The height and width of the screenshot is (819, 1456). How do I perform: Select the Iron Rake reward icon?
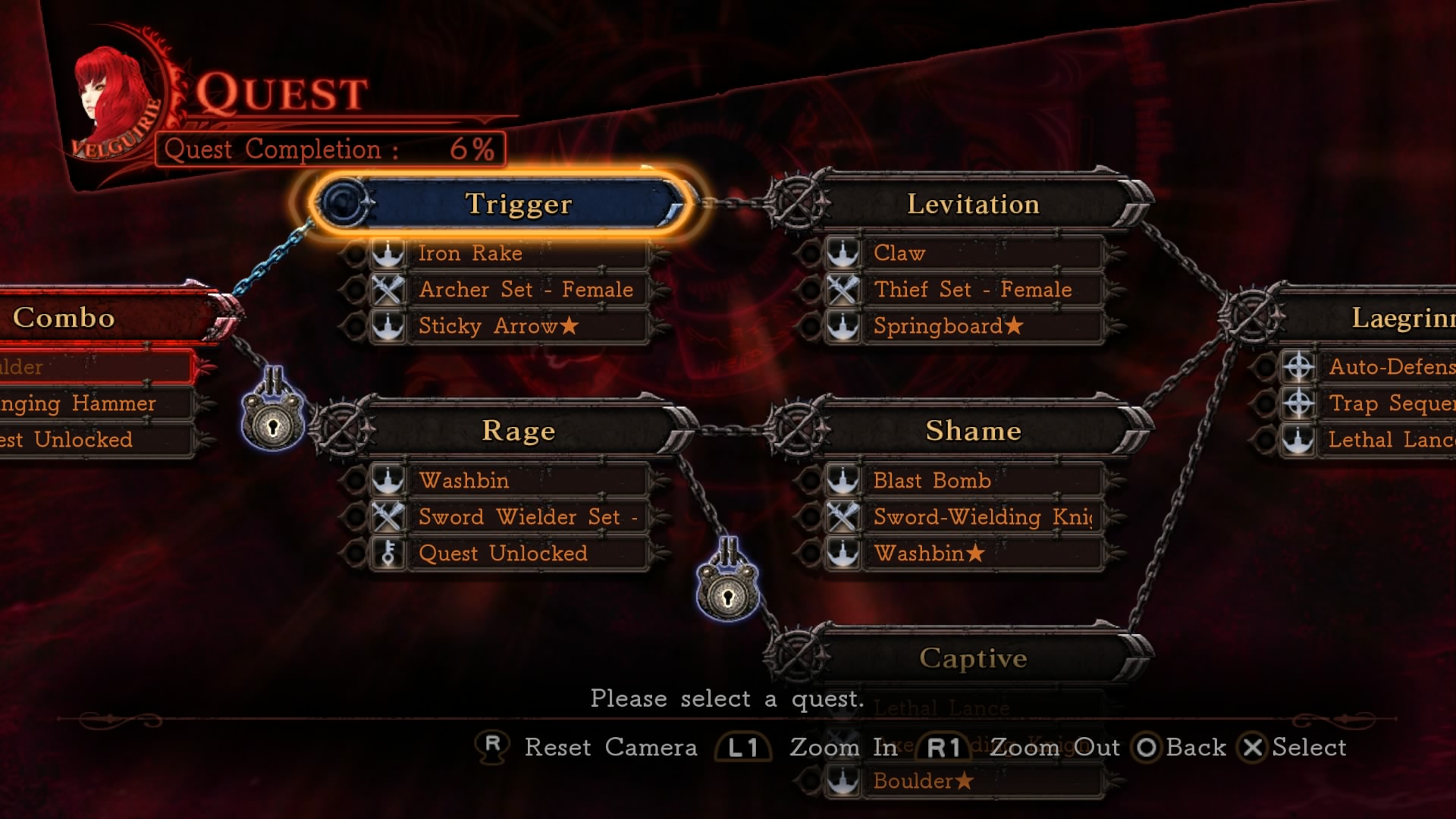(390, 253)
